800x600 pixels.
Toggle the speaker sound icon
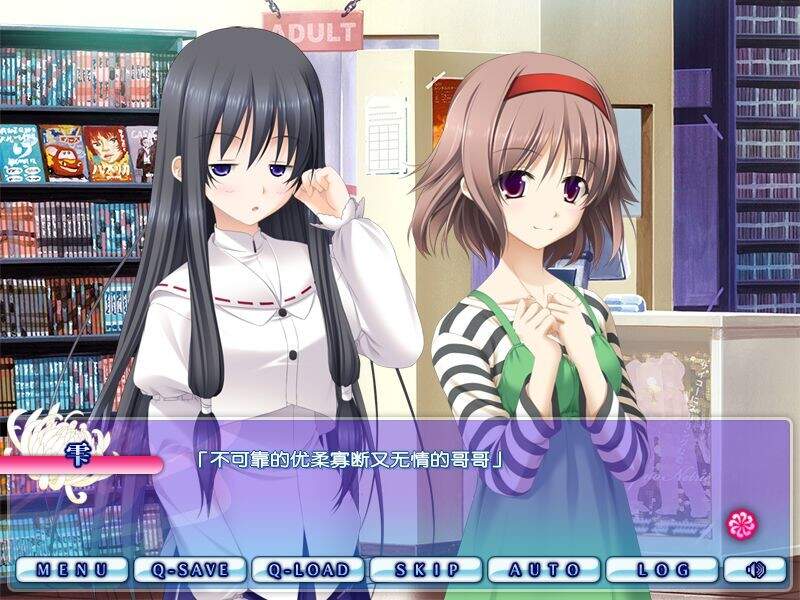[757, 570]
